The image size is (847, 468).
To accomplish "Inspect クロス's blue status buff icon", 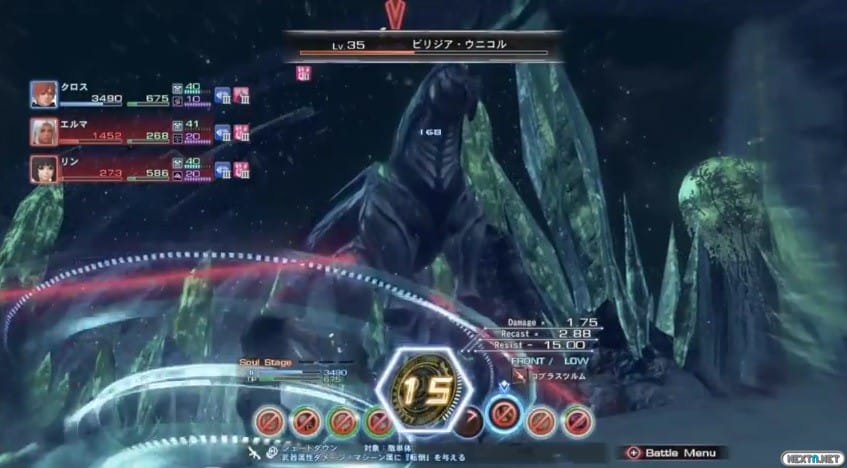I will (x=223, y=96).
